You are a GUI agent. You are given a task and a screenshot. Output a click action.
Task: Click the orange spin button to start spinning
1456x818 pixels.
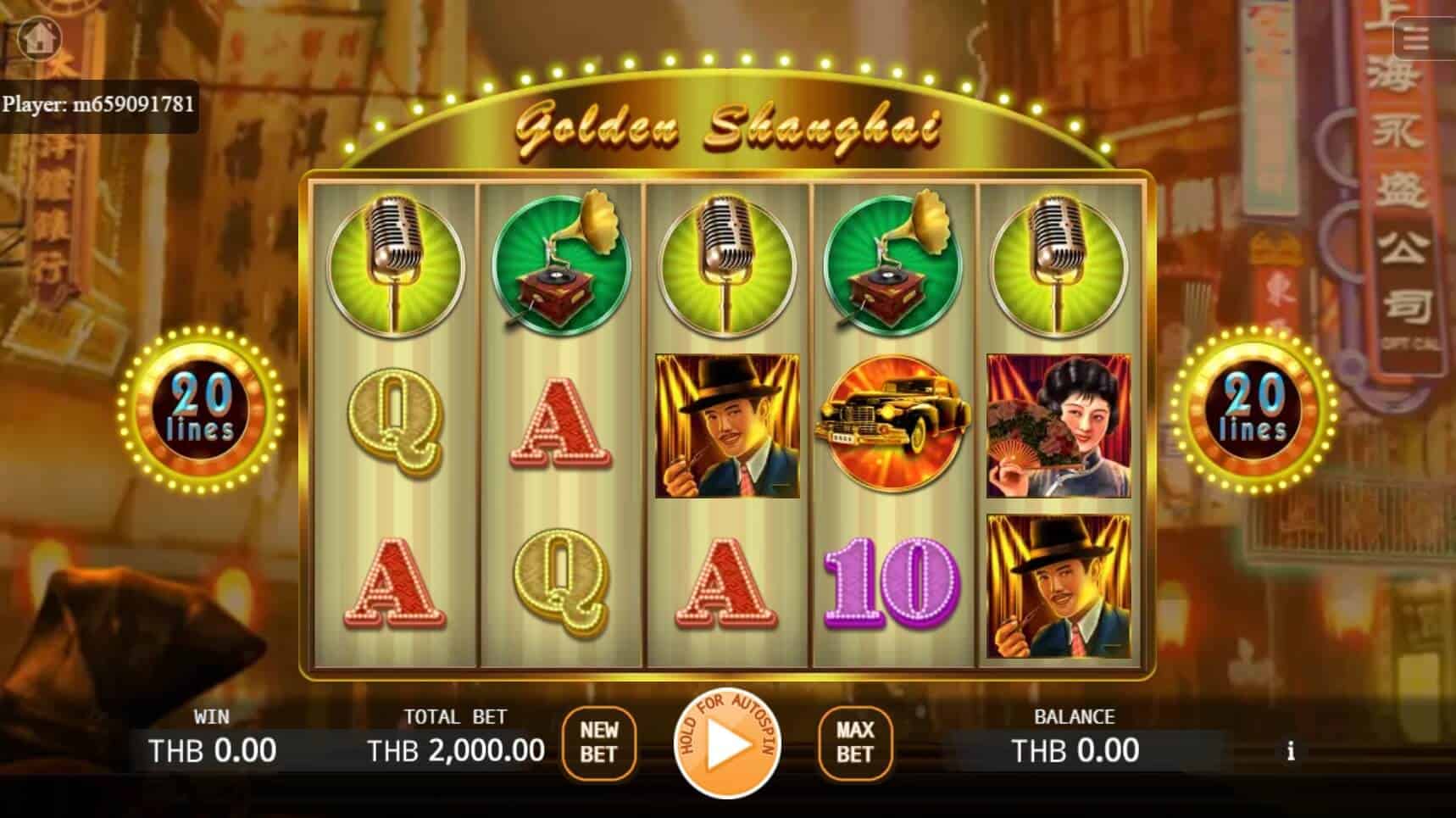pyautogui.click(x=728, y=746)
